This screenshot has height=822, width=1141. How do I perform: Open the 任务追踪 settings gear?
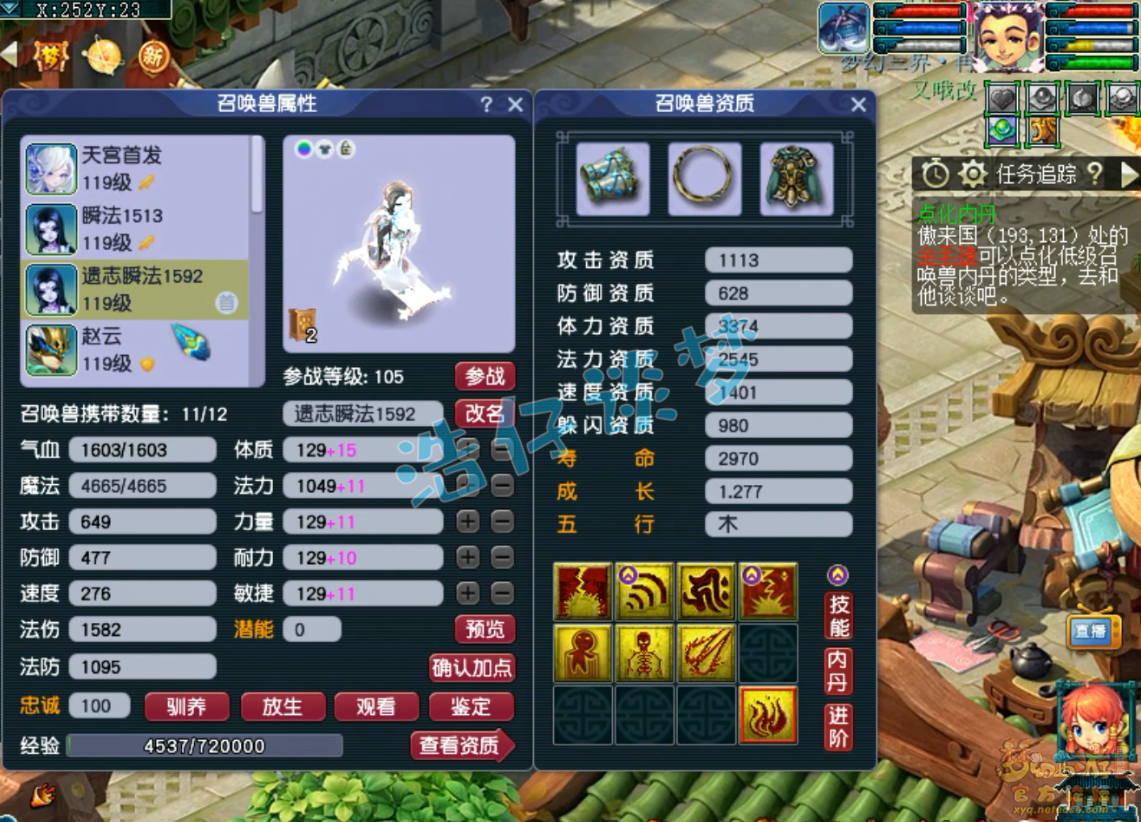(972, 175)
